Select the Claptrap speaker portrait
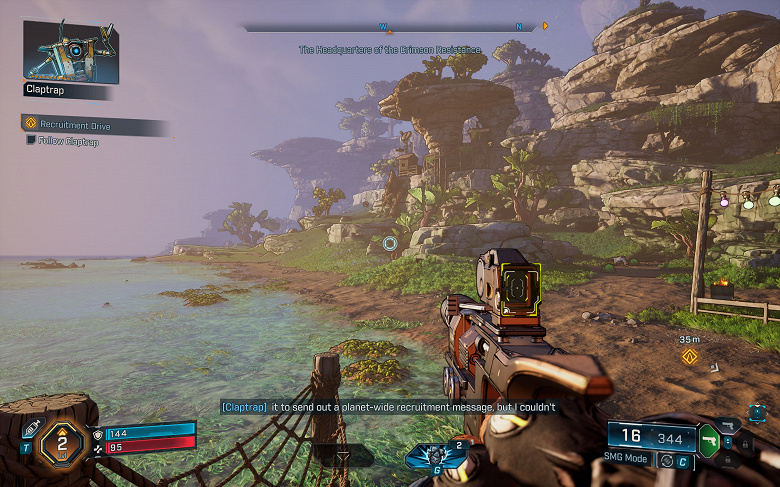Viewport: 780px width, 487px height. [71, 51]
